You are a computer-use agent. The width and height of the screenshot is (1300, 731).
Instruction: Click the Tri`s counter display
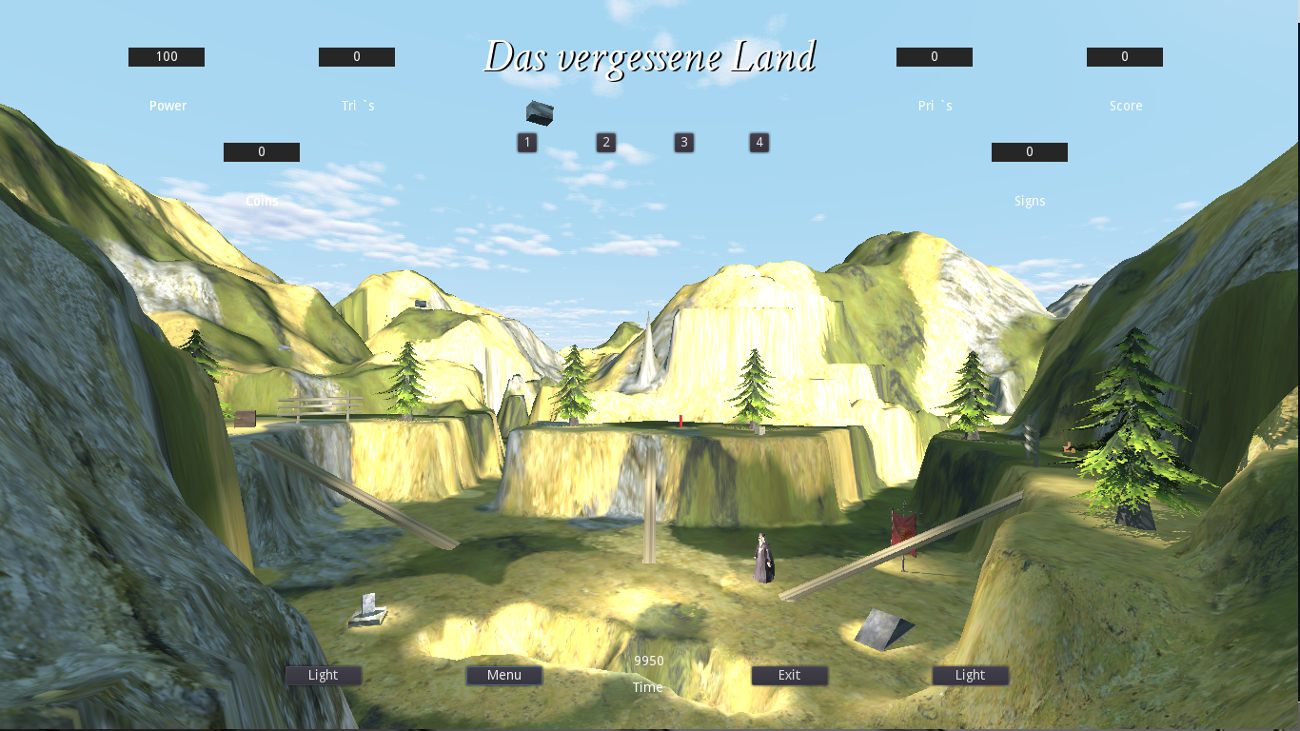click(356, 57)
